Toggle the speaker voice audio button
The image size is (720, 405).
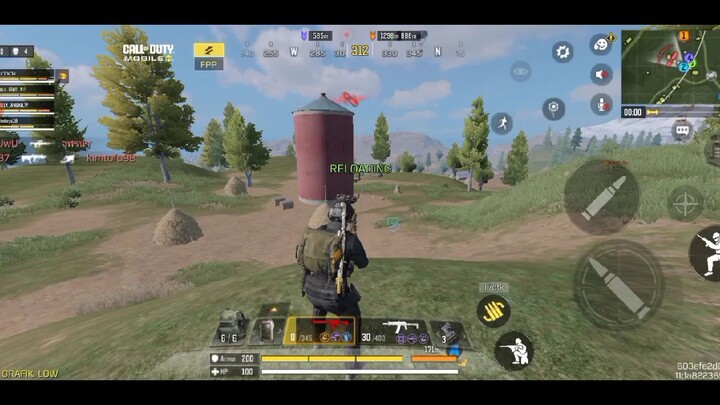[601, 74]
